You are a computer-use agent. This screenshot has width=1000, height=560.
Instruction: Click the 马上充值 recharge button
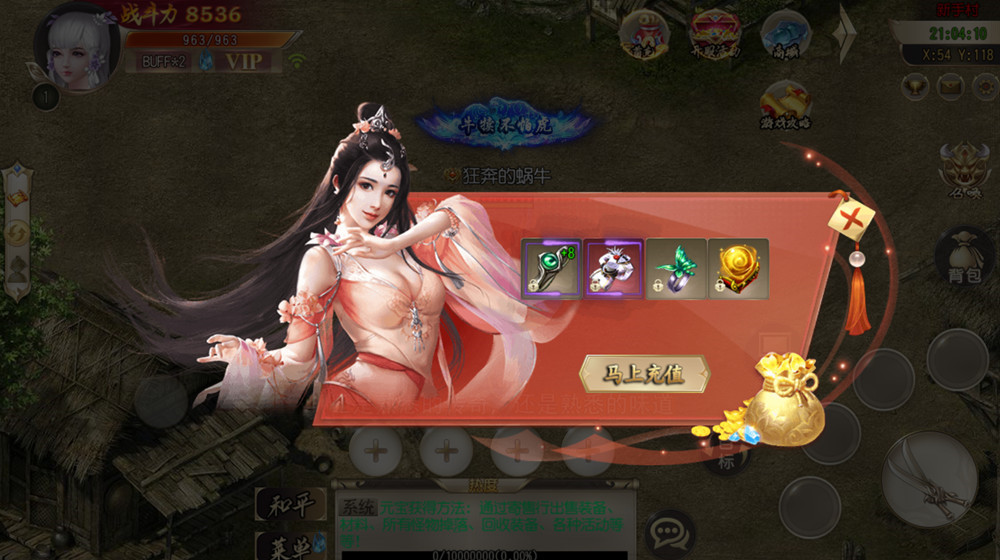click(x=645, y=374)
